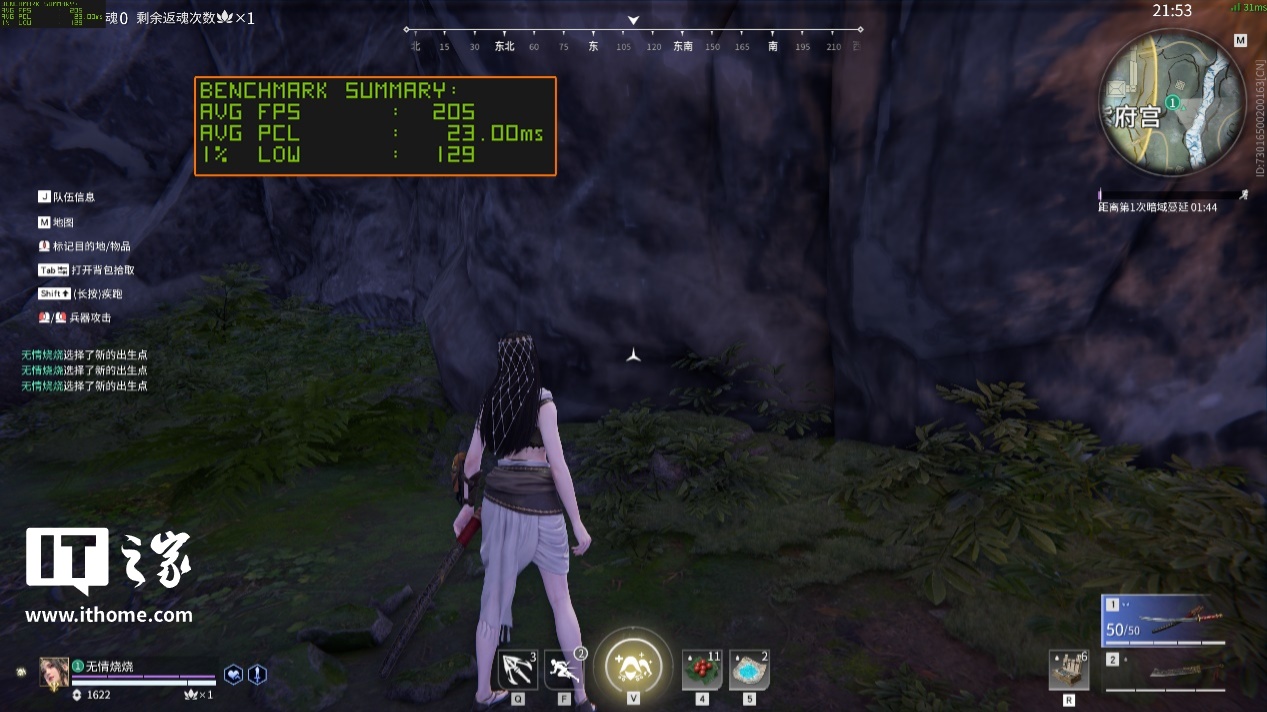Click the compass bar heading strip

[633, 46]
